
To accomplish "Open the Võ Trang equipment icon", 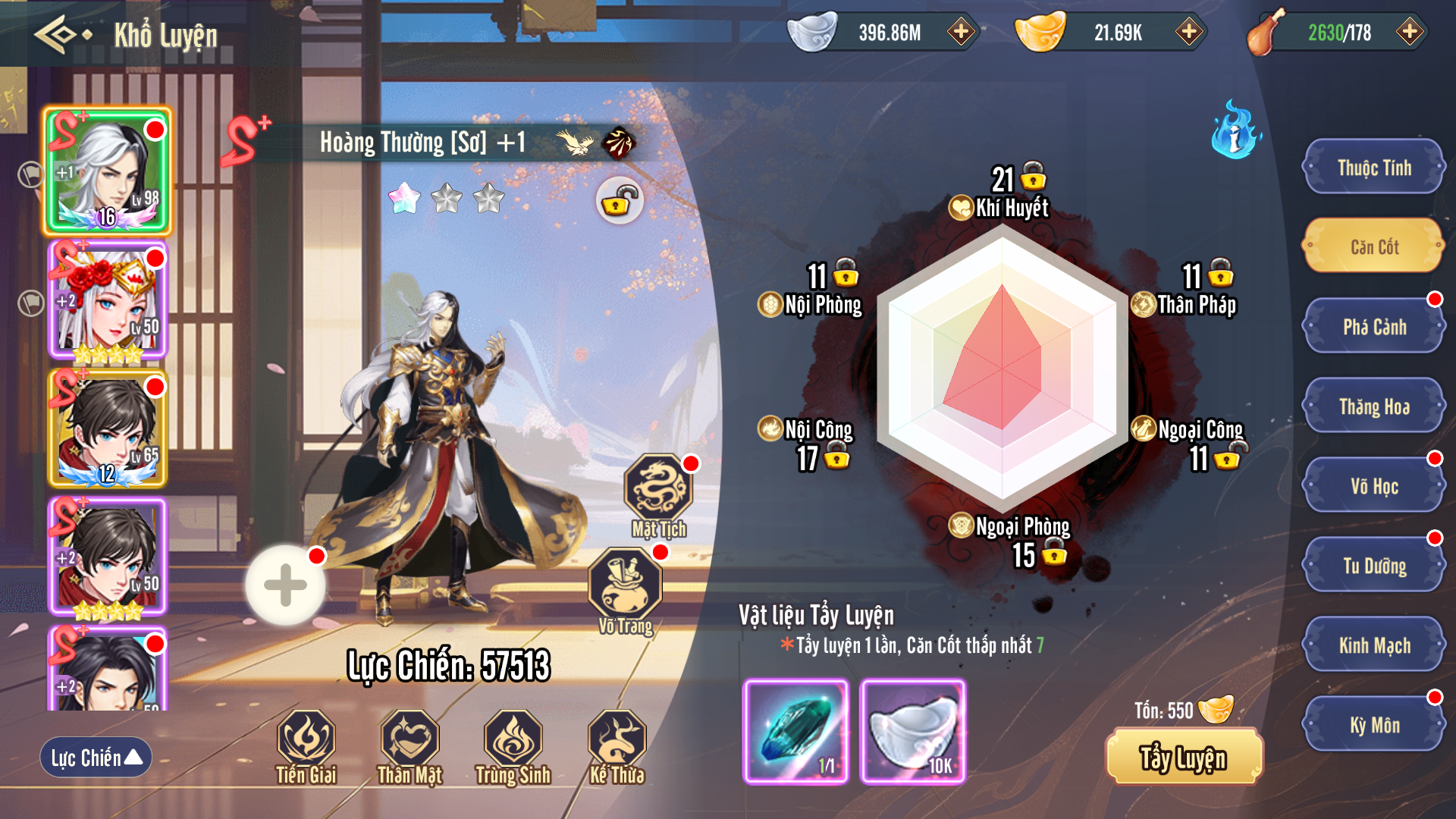I will [625, 584].
